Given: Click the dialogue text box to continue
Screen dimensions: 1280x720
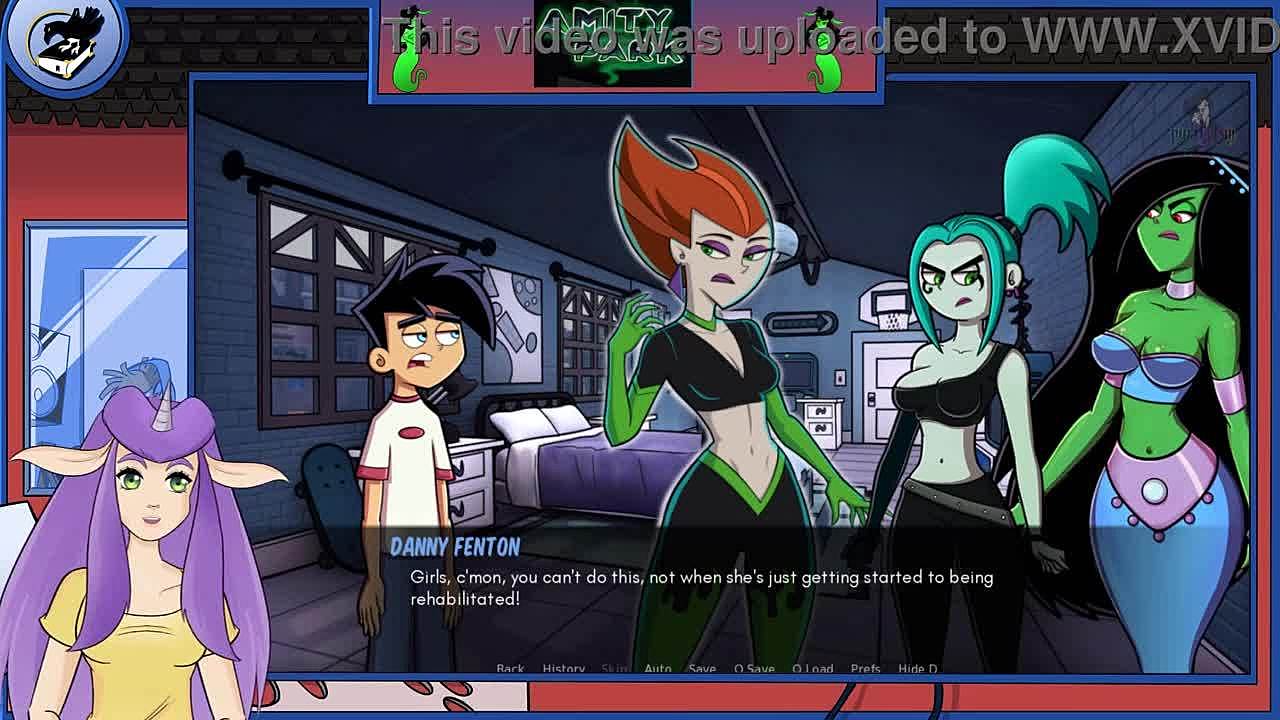Looking at the screenshot, I should click(700, 588).
